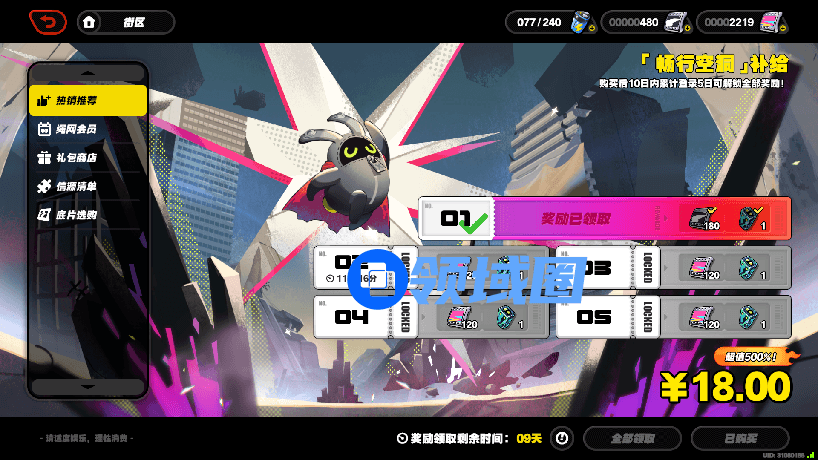
Task: Switch to the 底片选购 category
Action: 88,214
